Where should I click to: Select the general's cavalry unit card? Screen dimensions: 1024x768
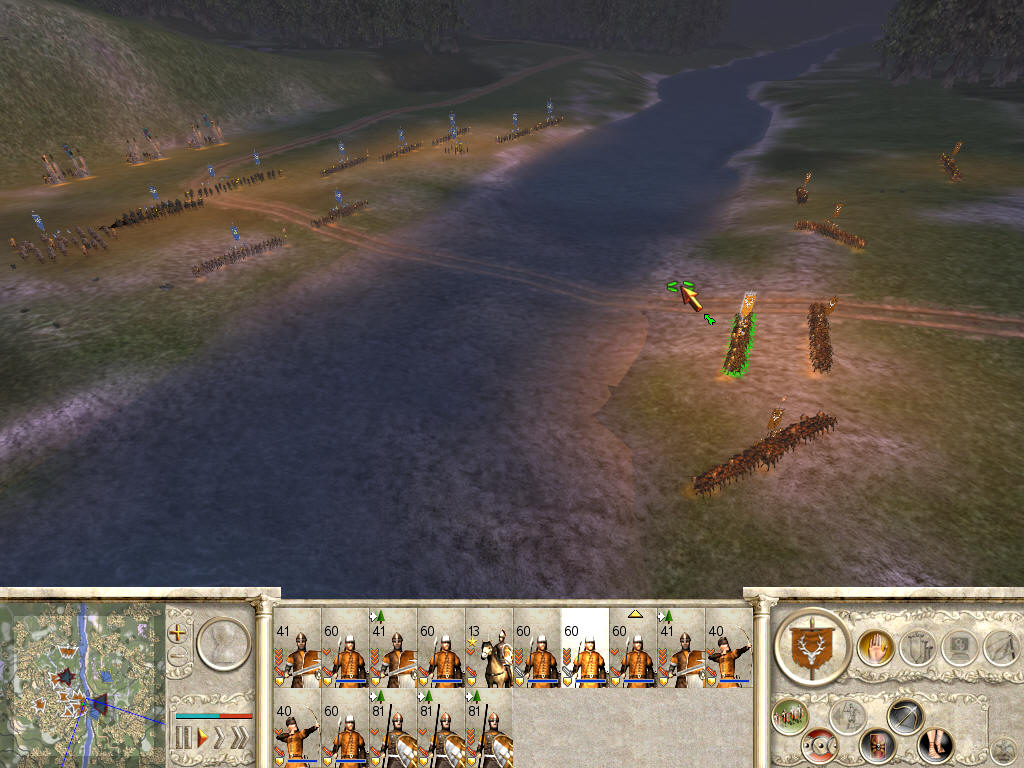coord(489,648)
